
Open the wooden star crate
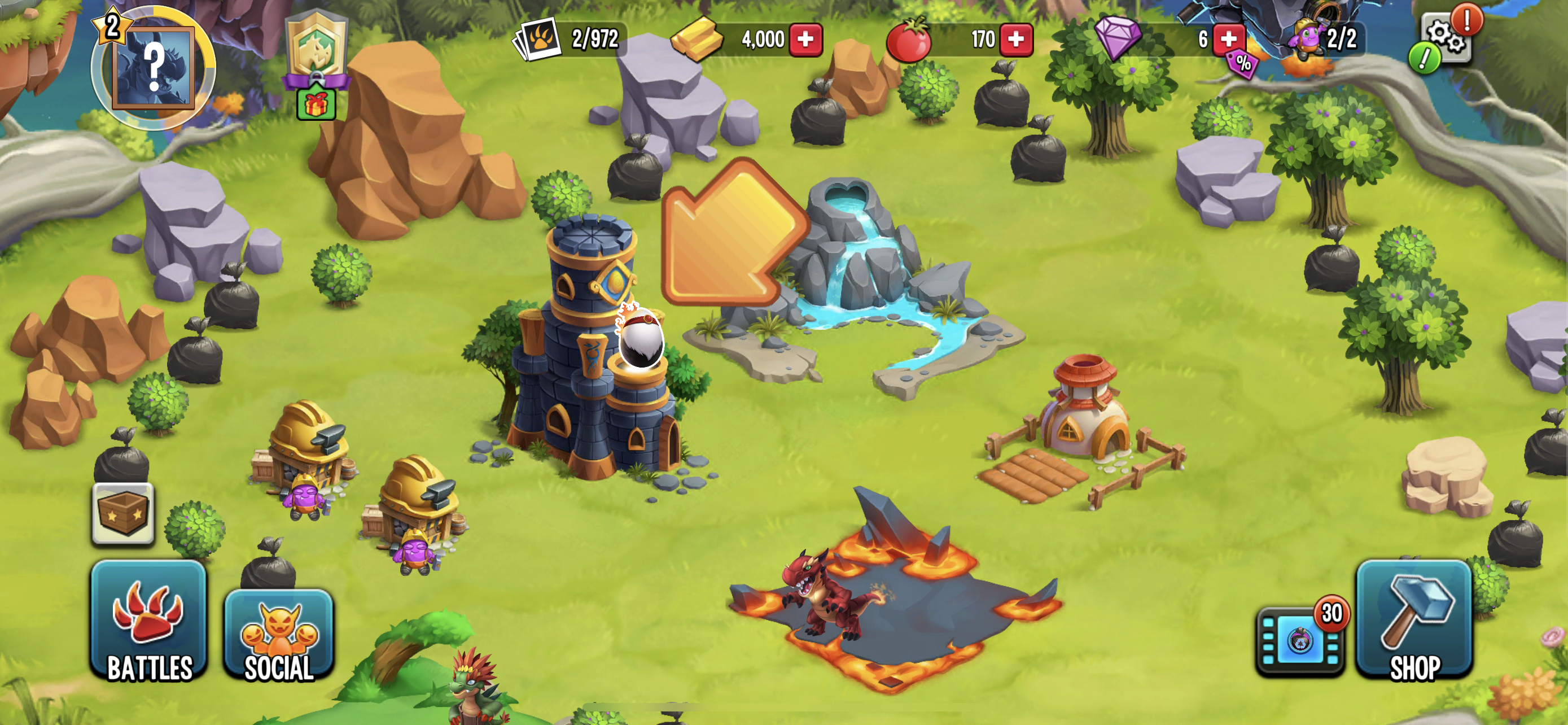coord(123,513)
